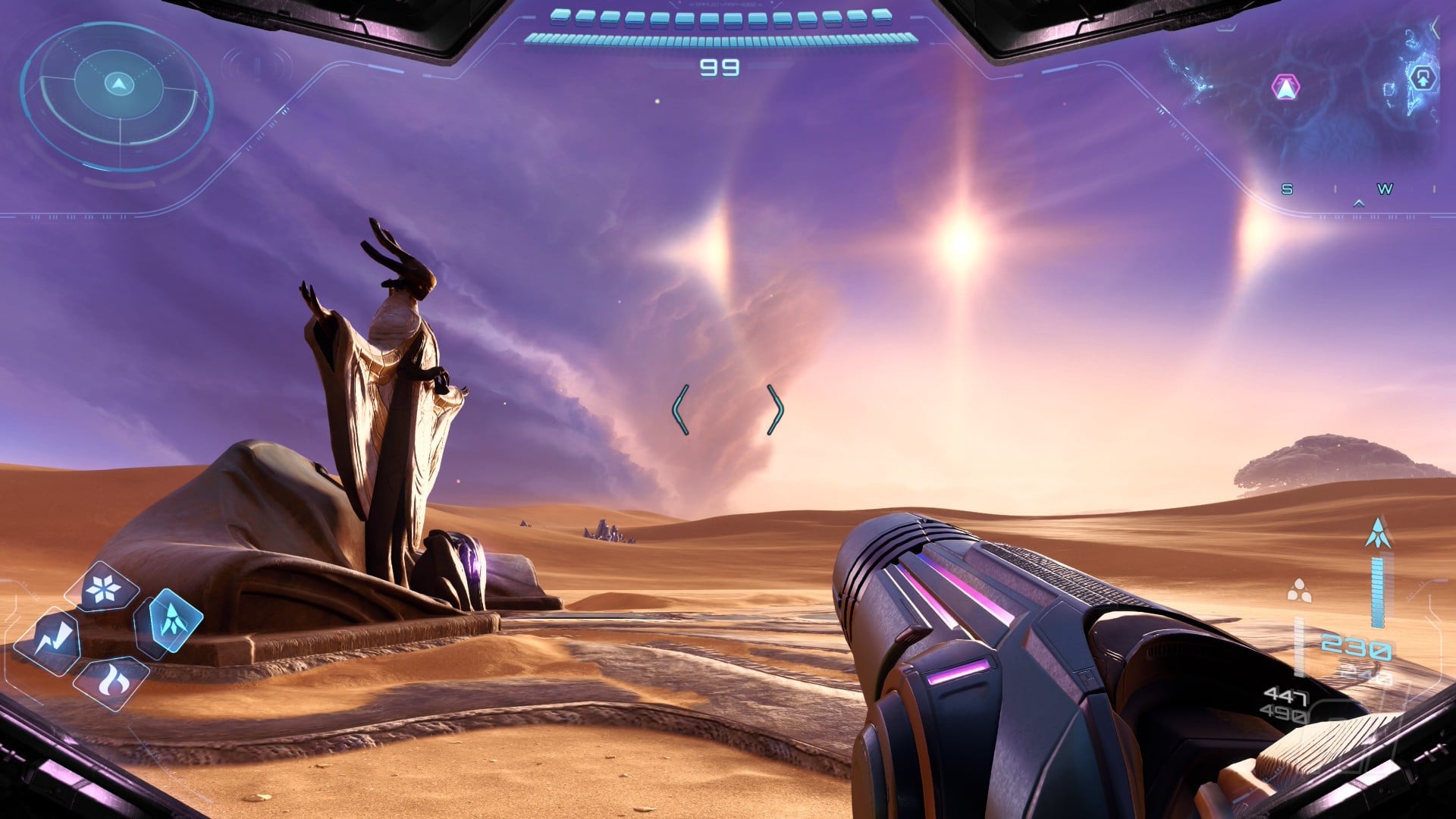Select the hexagon up-arrow map marker
This screenshot has height=819, width=1456.
tap(1423, 77)
